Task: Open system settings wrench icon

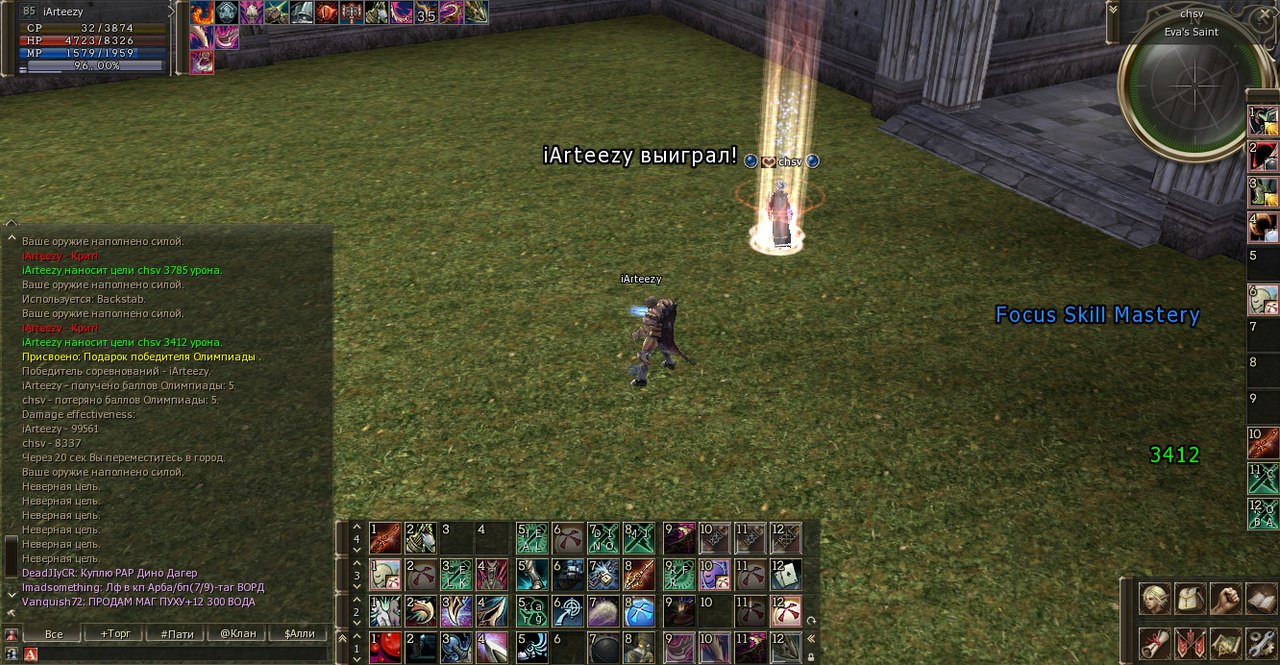Action: [1260, 642]
